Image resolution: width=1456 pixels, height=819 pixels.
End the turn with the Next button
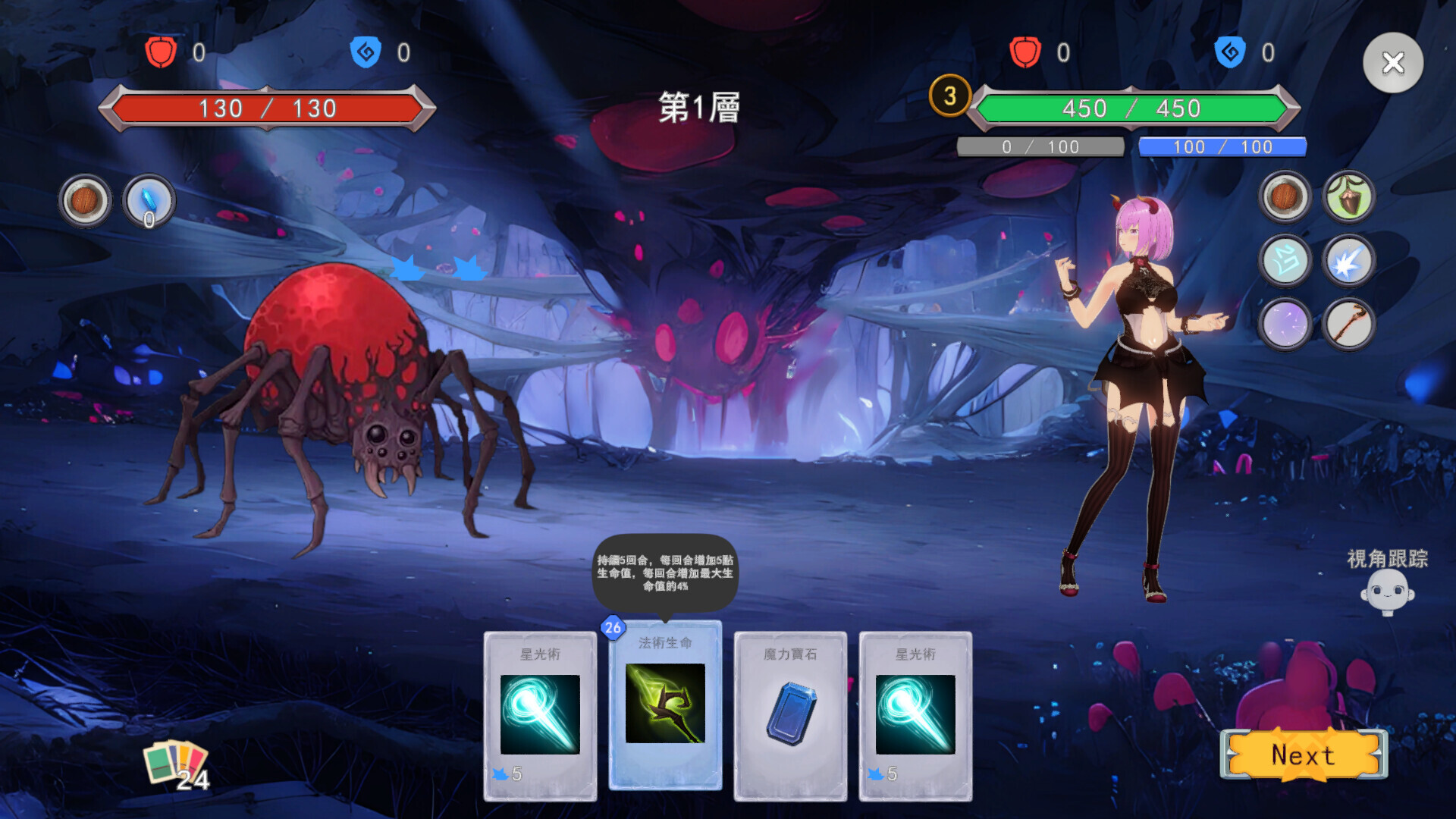tap(1303, 755)
